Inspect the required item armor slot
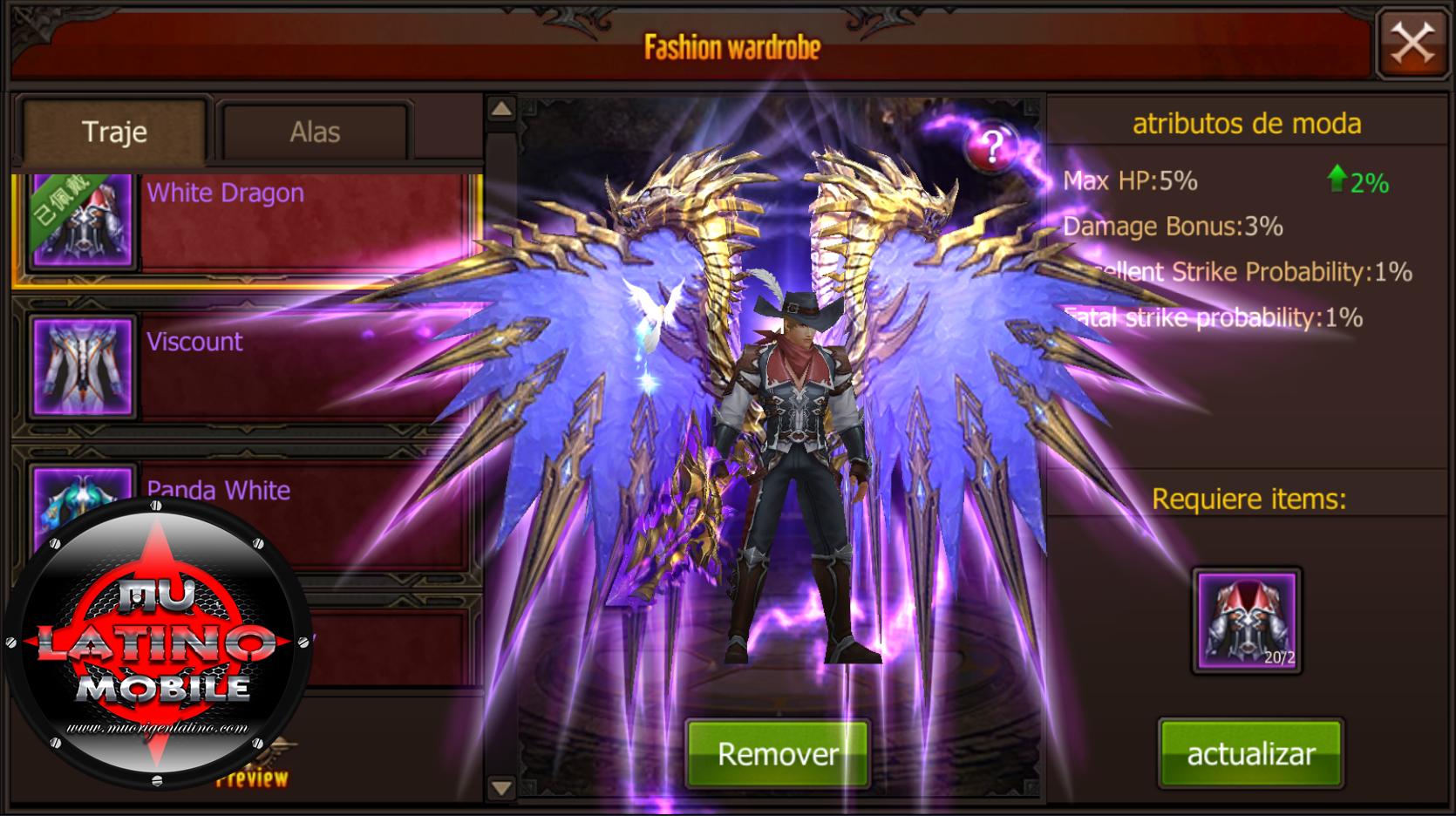 coord(1247,622)
